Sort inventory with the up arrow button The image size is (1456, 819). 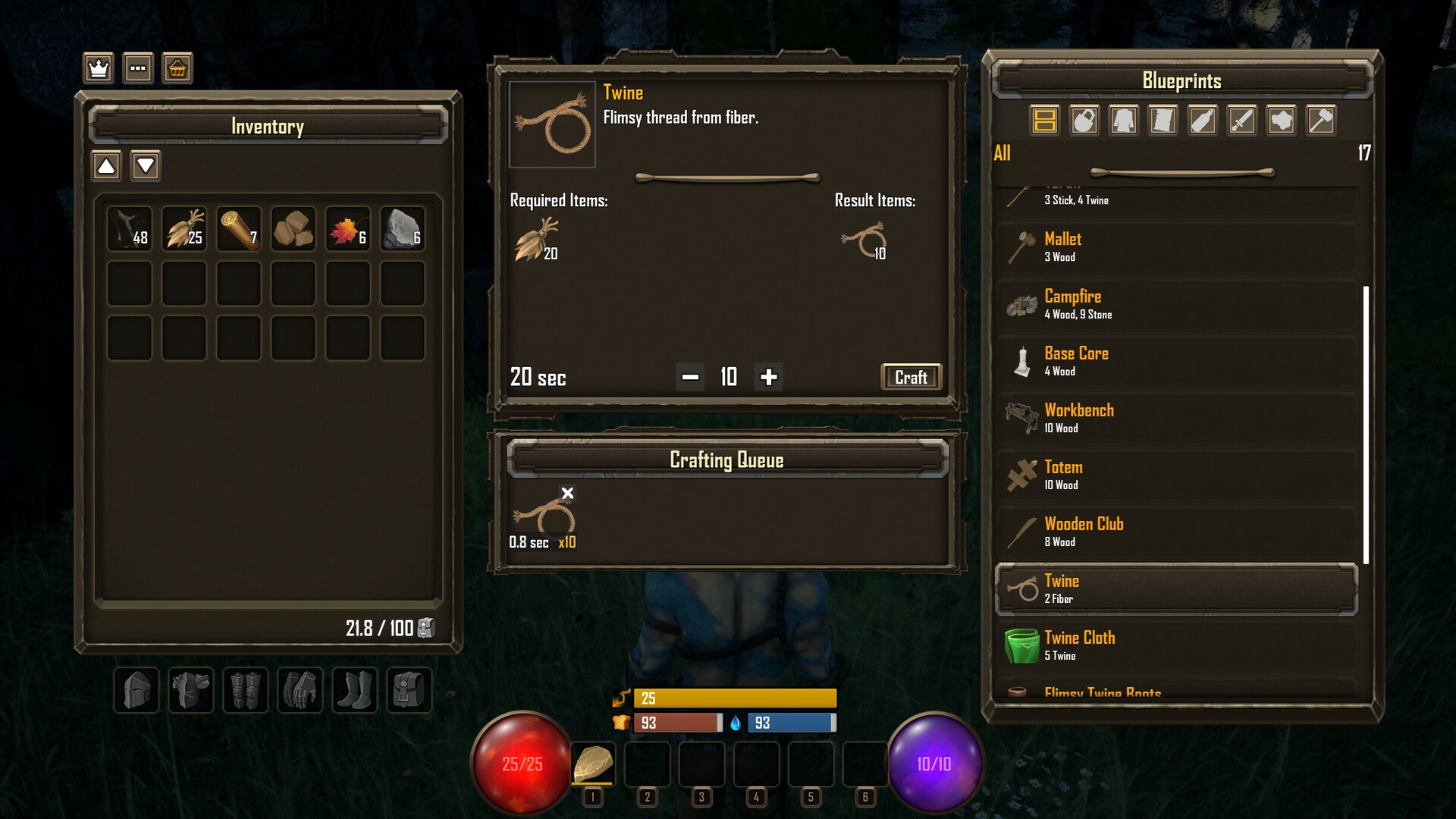click(106, 165)
